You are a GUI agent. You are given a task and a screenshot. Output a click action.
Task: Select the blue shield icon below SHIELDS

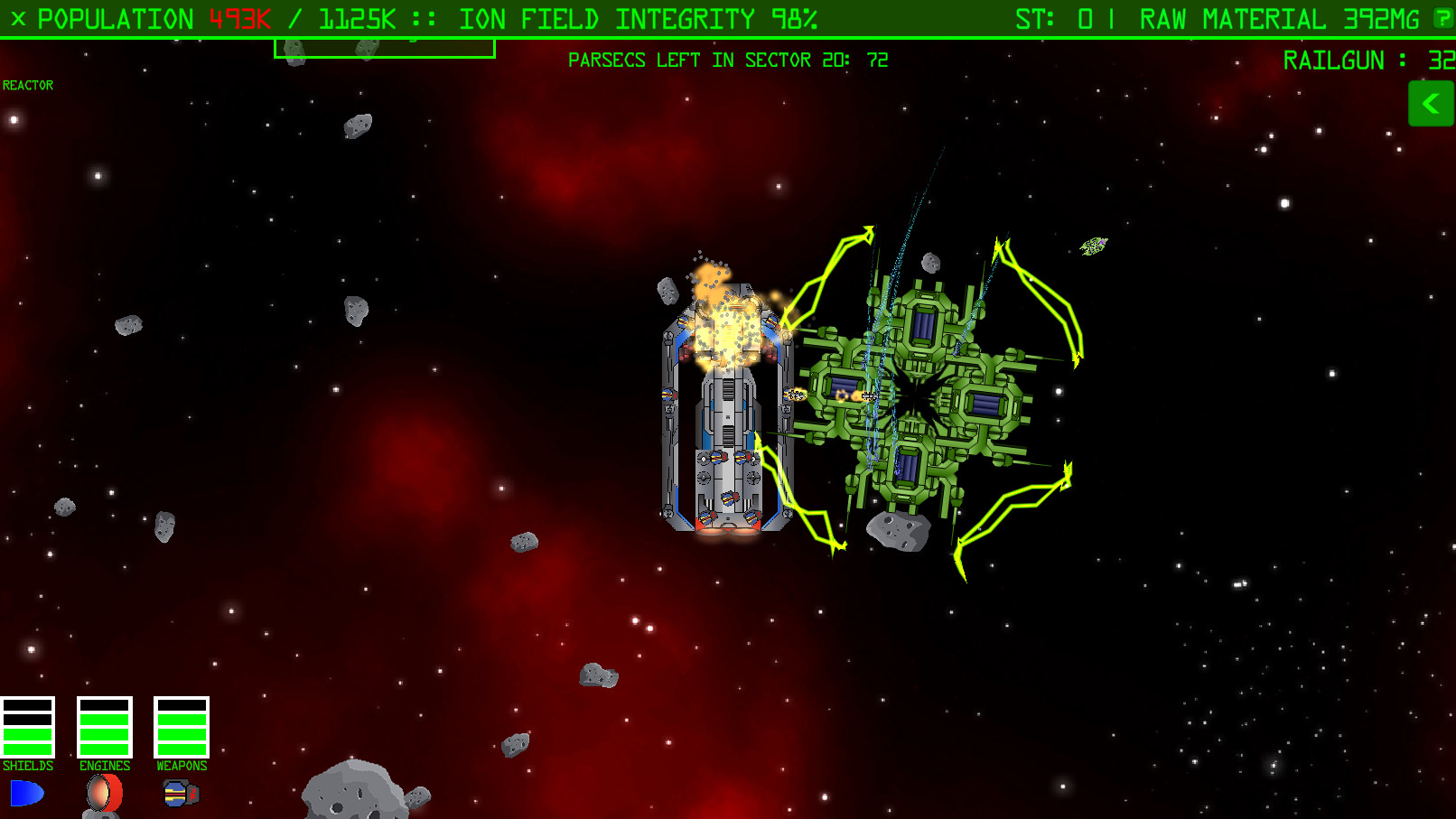click(27, 793)
